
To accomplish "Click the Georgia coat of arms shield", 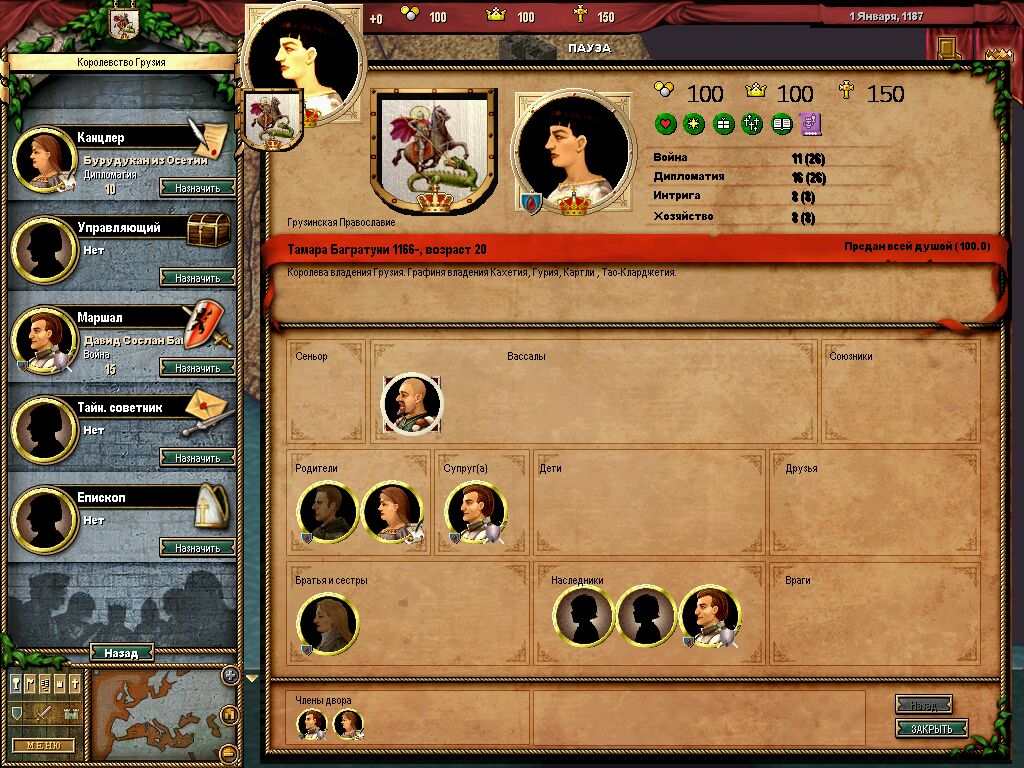I will point(434,152).
